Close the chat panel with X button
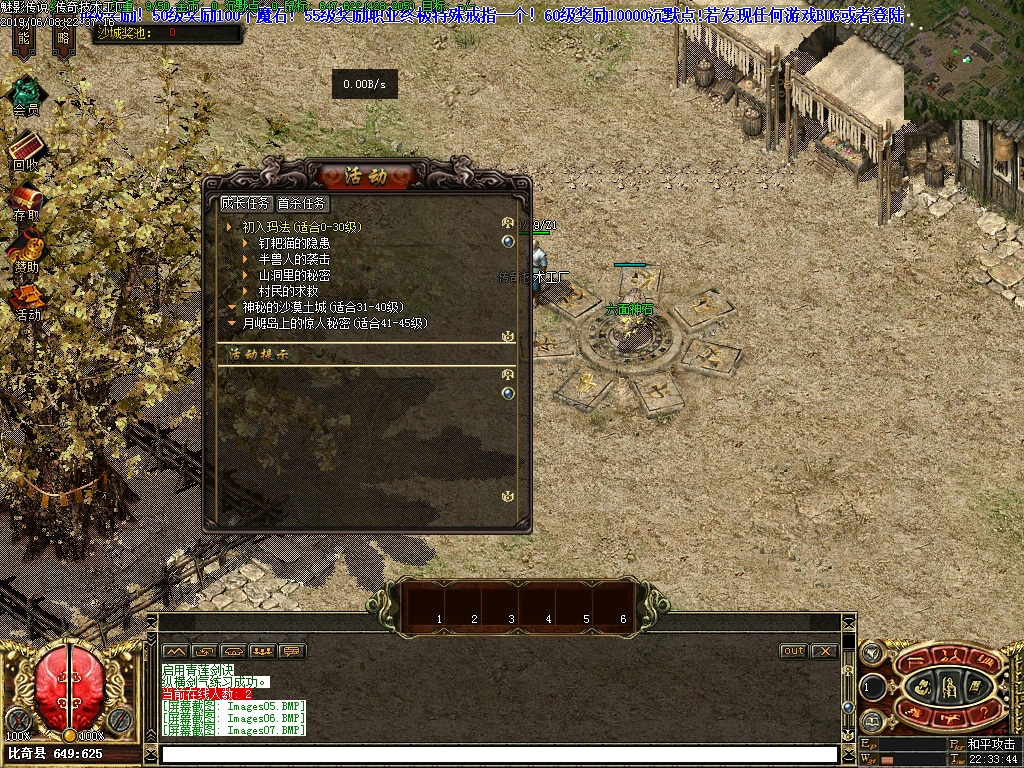1024x768 pixels. 824,651
